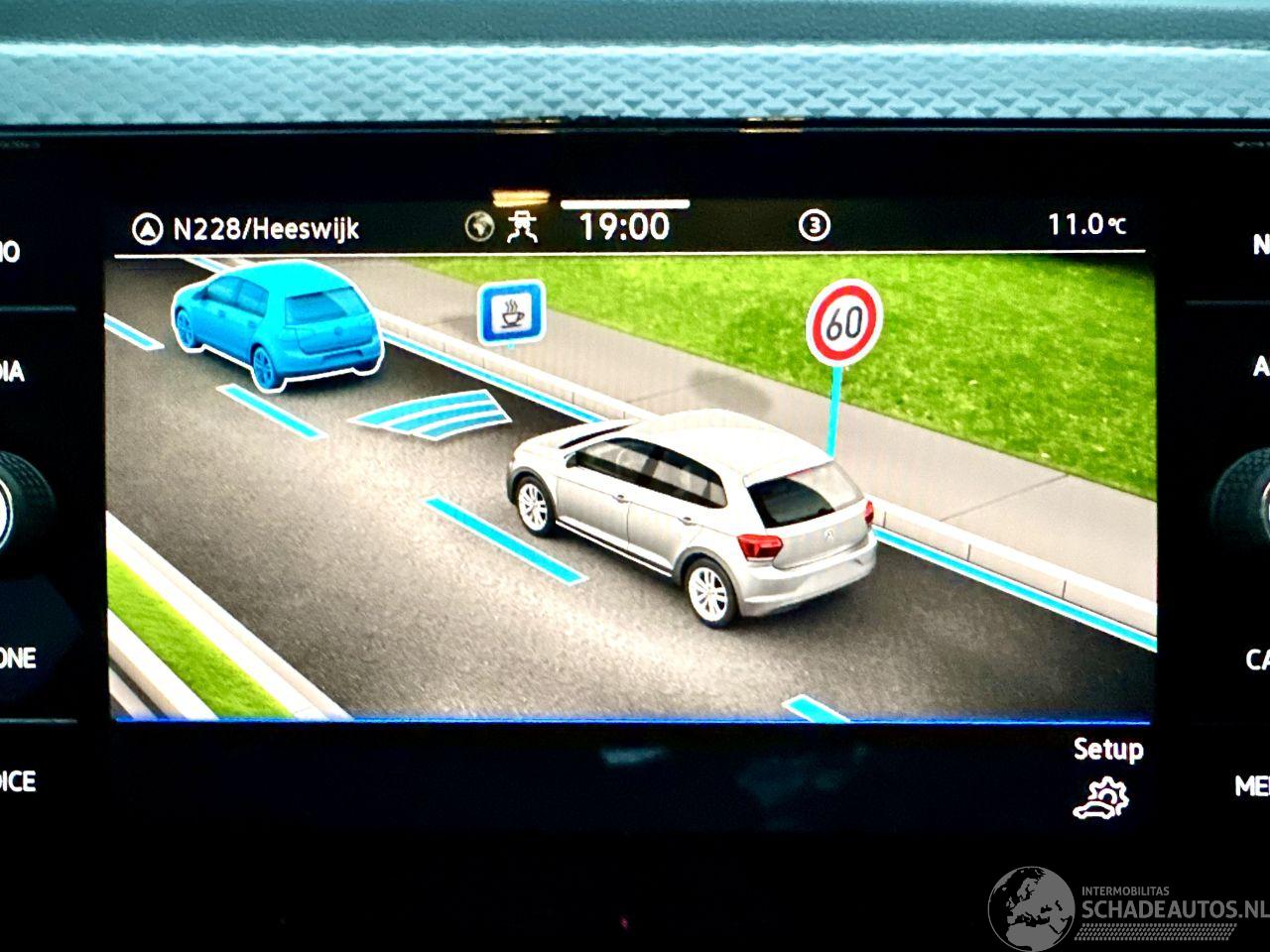Image resolution: width=1270 pixels, height=952 pixels.
Task: Select the 60 speed limit sign
Action: point(843,322)
